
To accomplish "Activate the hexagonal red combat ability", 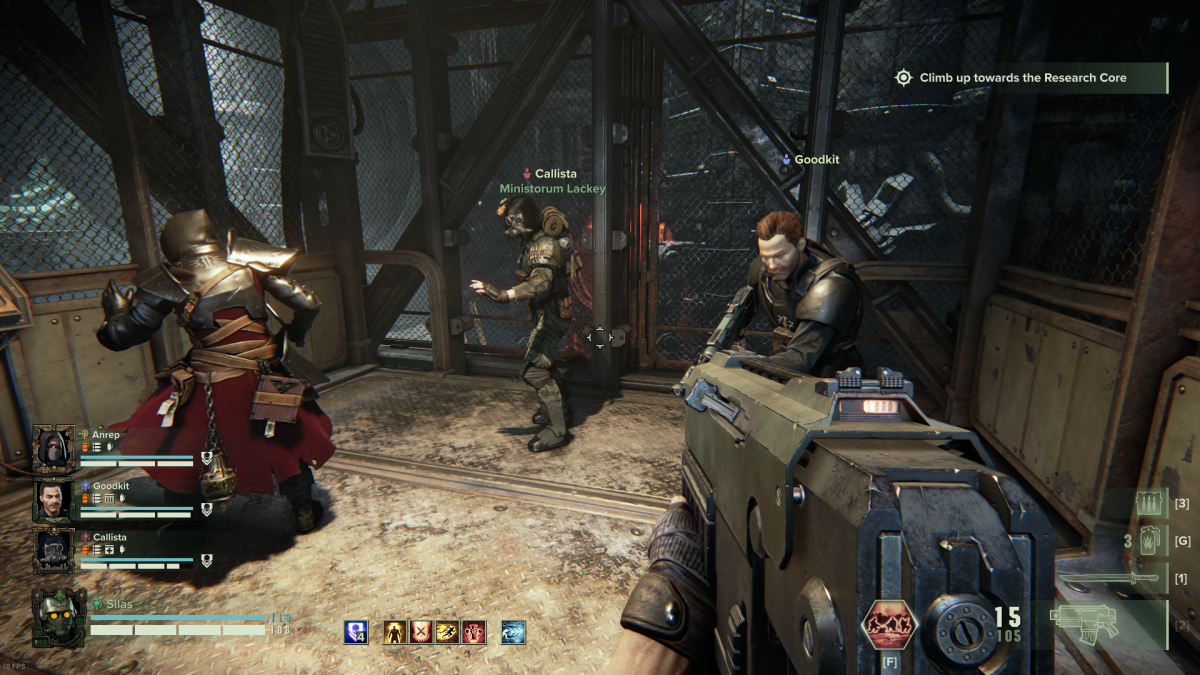I will pyautogui.click(x=887, y=625).
